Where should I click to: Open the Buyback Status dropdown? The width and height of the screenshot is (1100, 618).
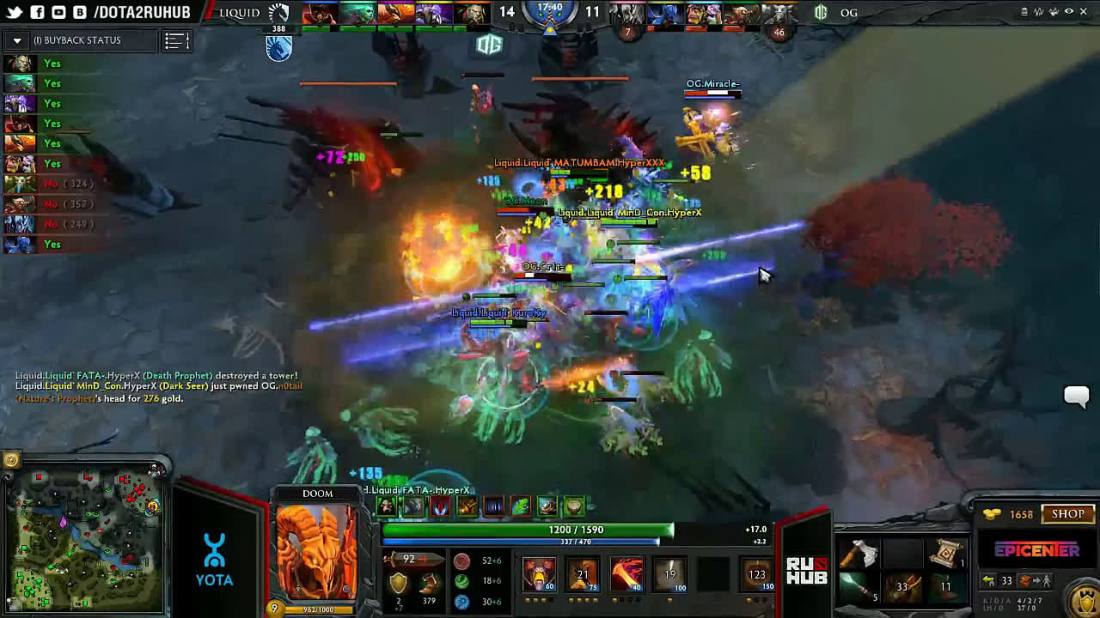(17, 41)
